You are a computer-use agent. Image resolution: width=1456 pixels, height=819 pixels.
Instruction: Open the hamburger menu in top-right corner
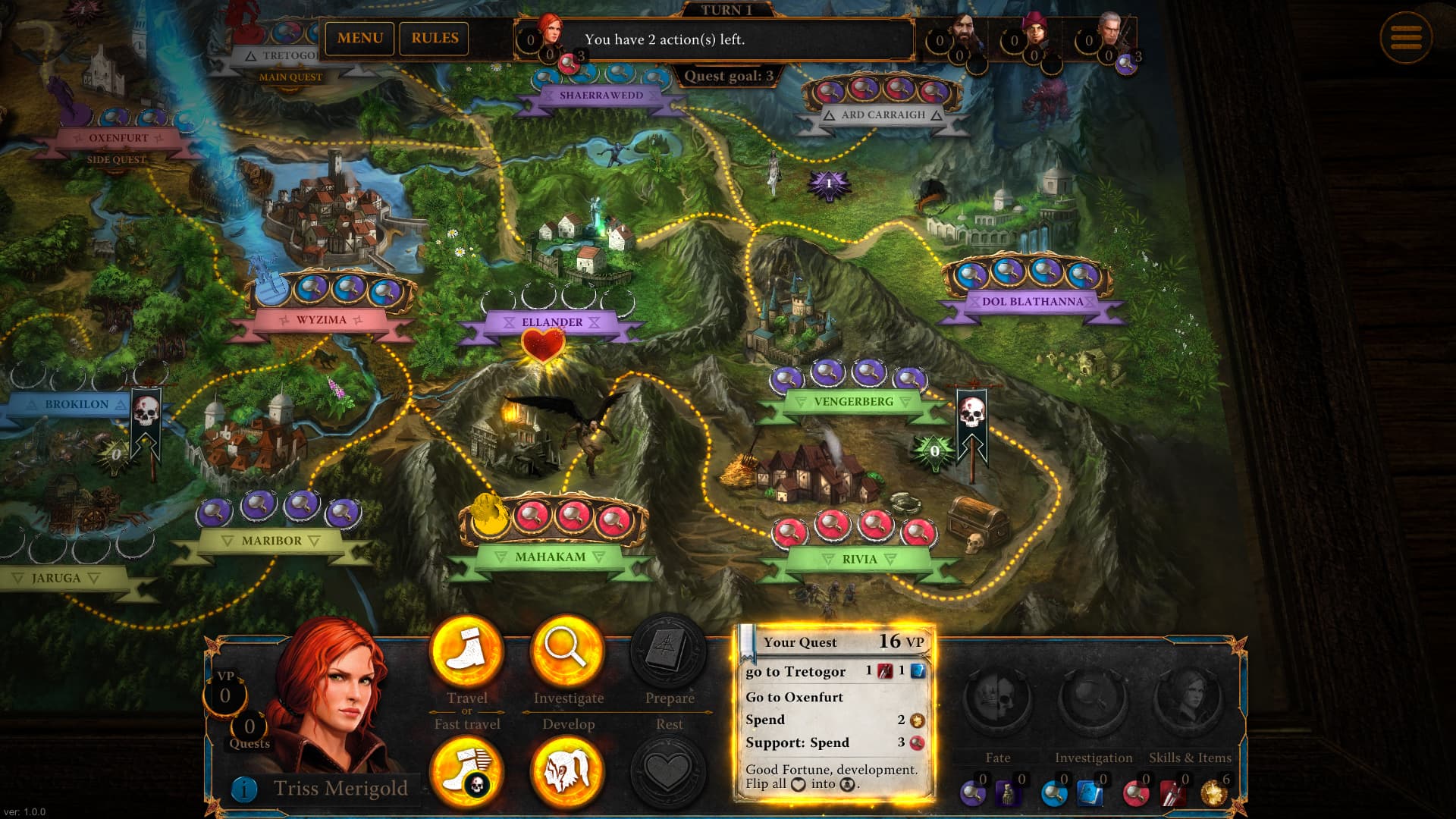pyautogui.click(x=1407, y=36)
